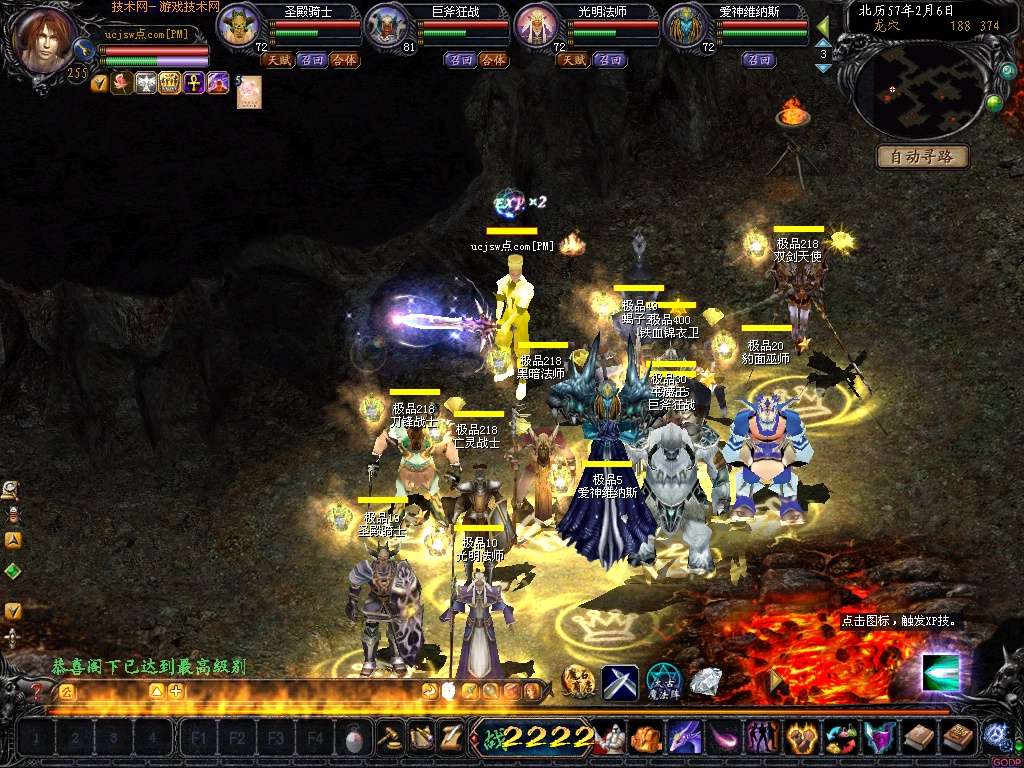Open the mouse icon in the bottom bar
Viewport: 1024px width, 768px height.
(353, 740)
